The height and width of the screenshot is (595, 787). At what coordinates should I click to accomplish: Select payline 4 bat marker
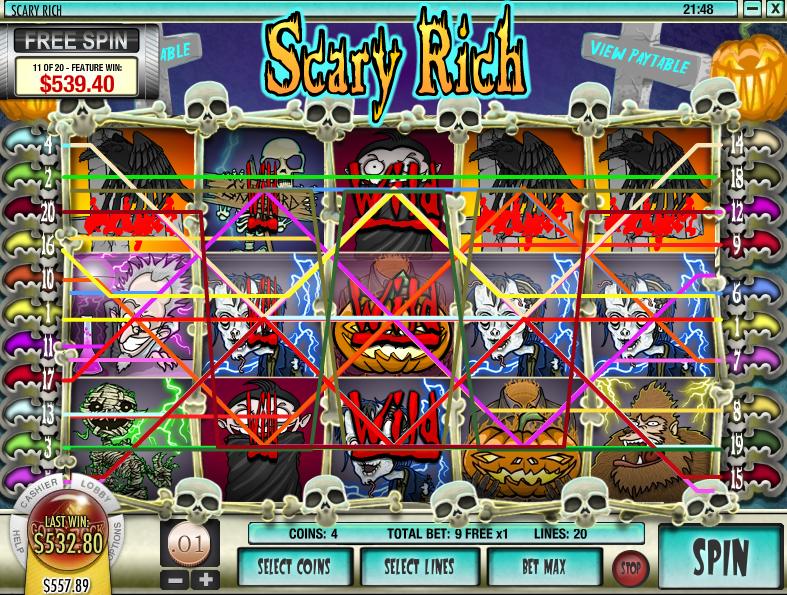(28, 146)
